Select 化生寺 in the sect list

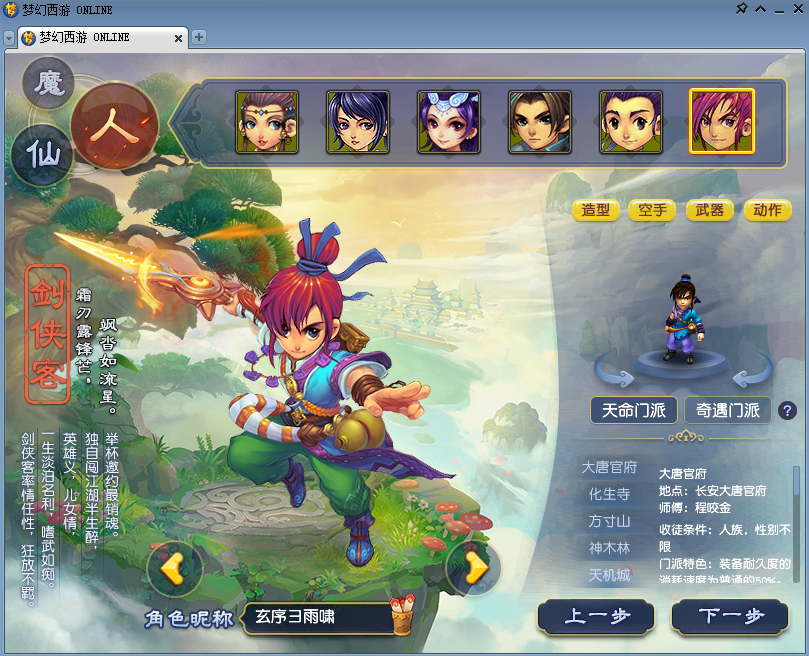click(x=609, y=494)
